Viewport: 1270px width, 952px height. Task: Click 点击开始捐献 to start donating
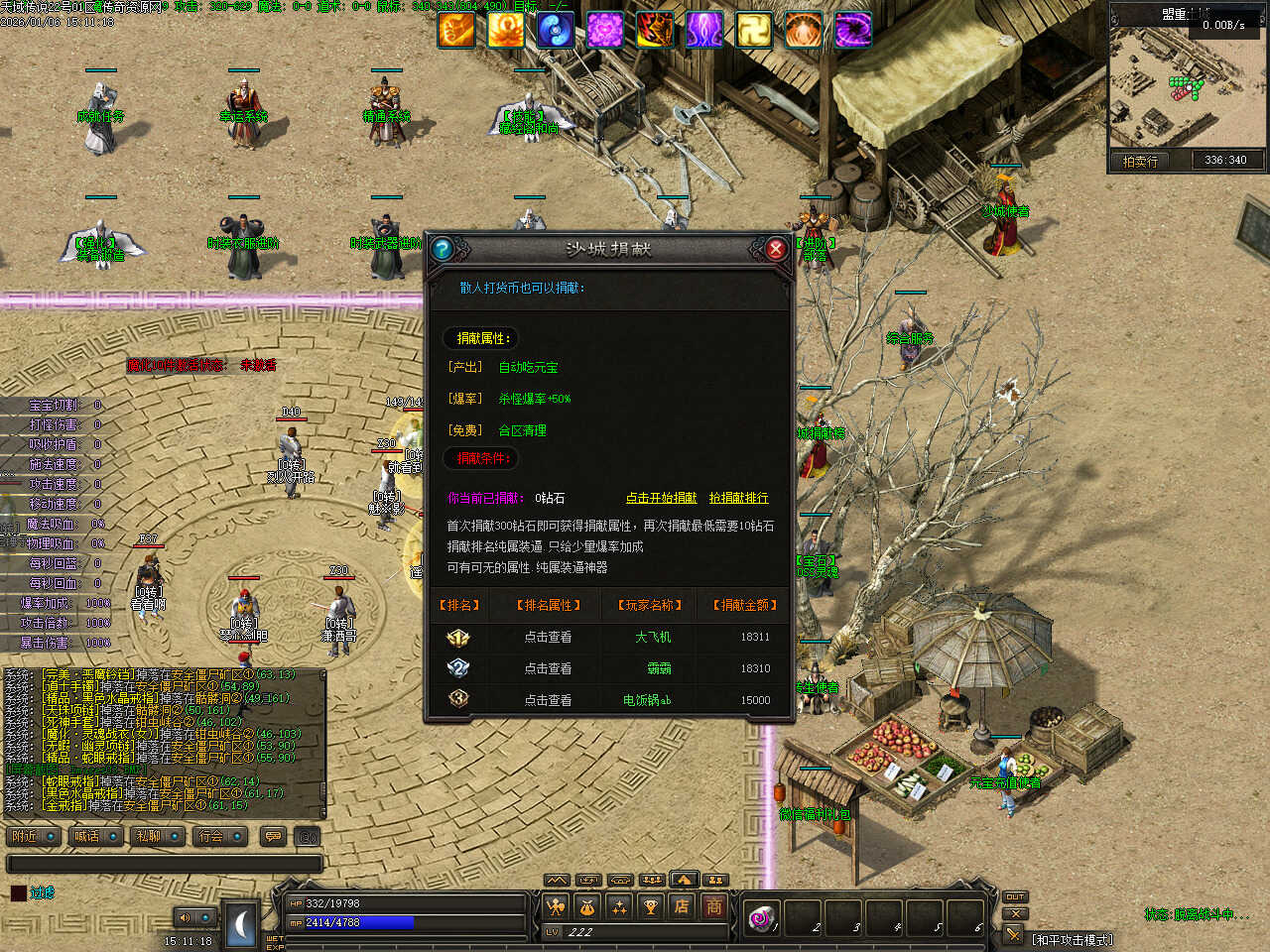pyautogui.click(x=661, y=498)
